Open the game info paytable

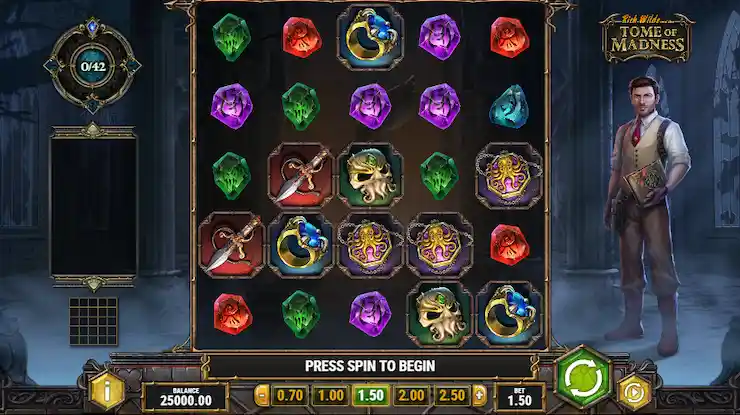(x=102, y=390)
